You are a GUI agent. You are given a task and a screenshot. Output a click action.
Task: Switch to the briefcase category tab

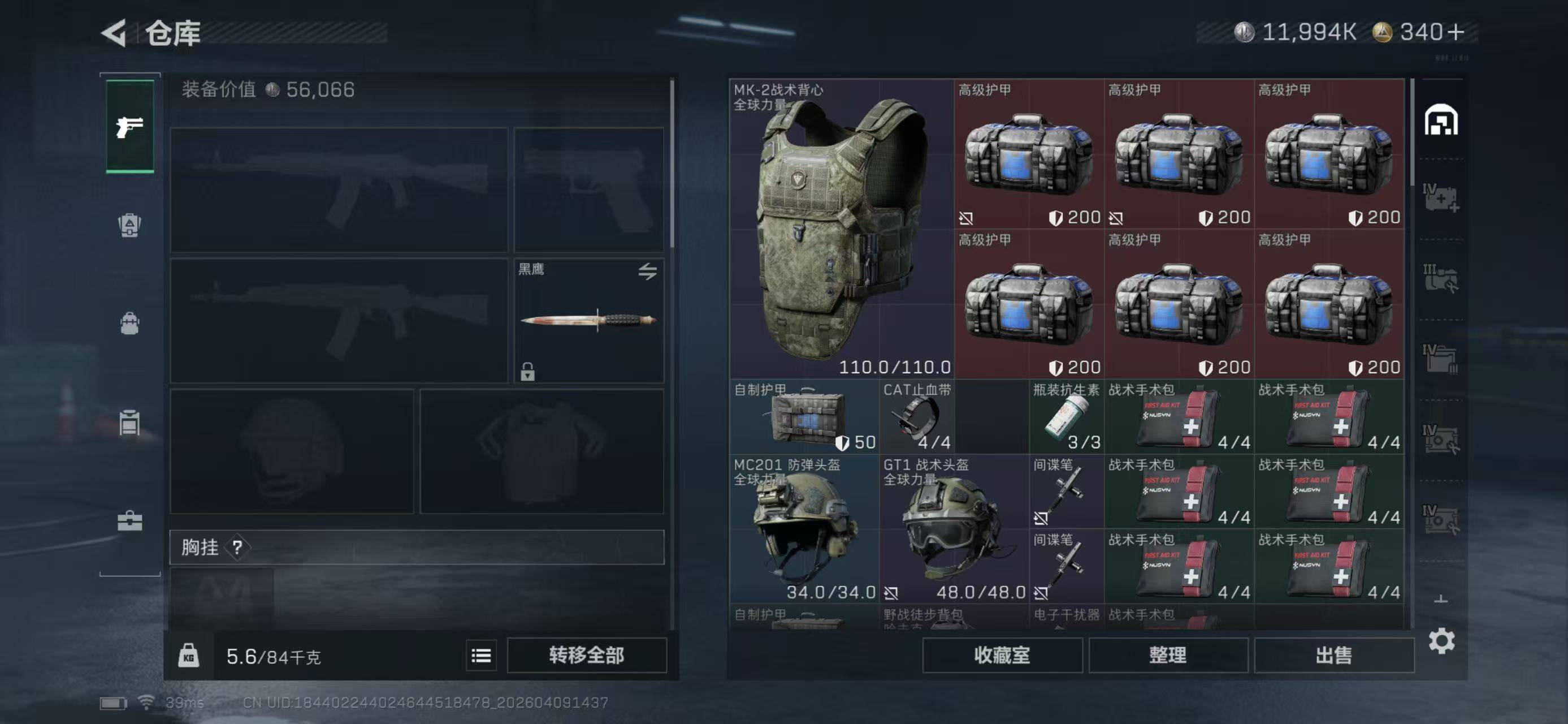point(129,522)
